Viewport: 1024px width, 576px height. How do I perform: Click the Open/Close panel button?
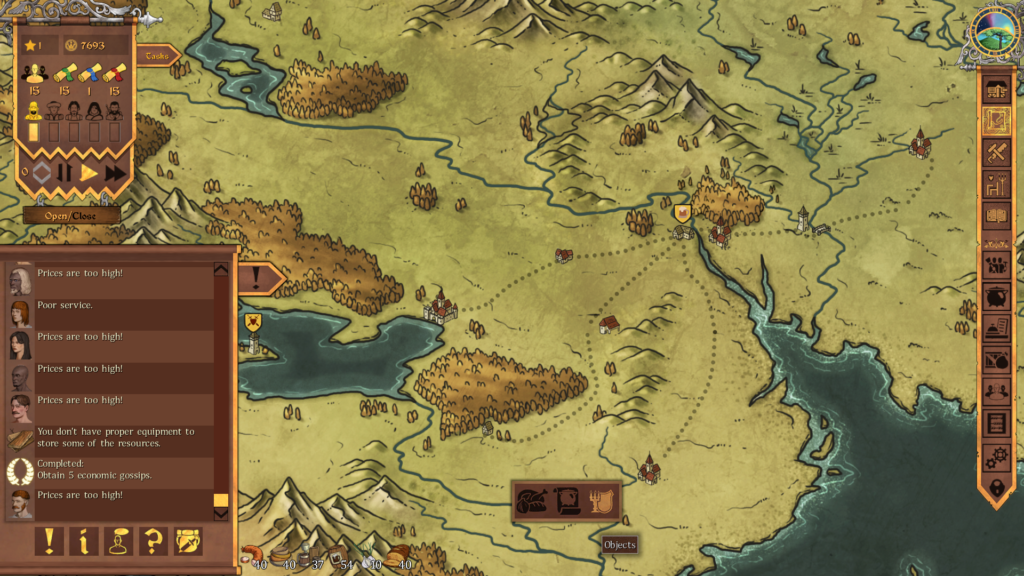tap(72, 215)
